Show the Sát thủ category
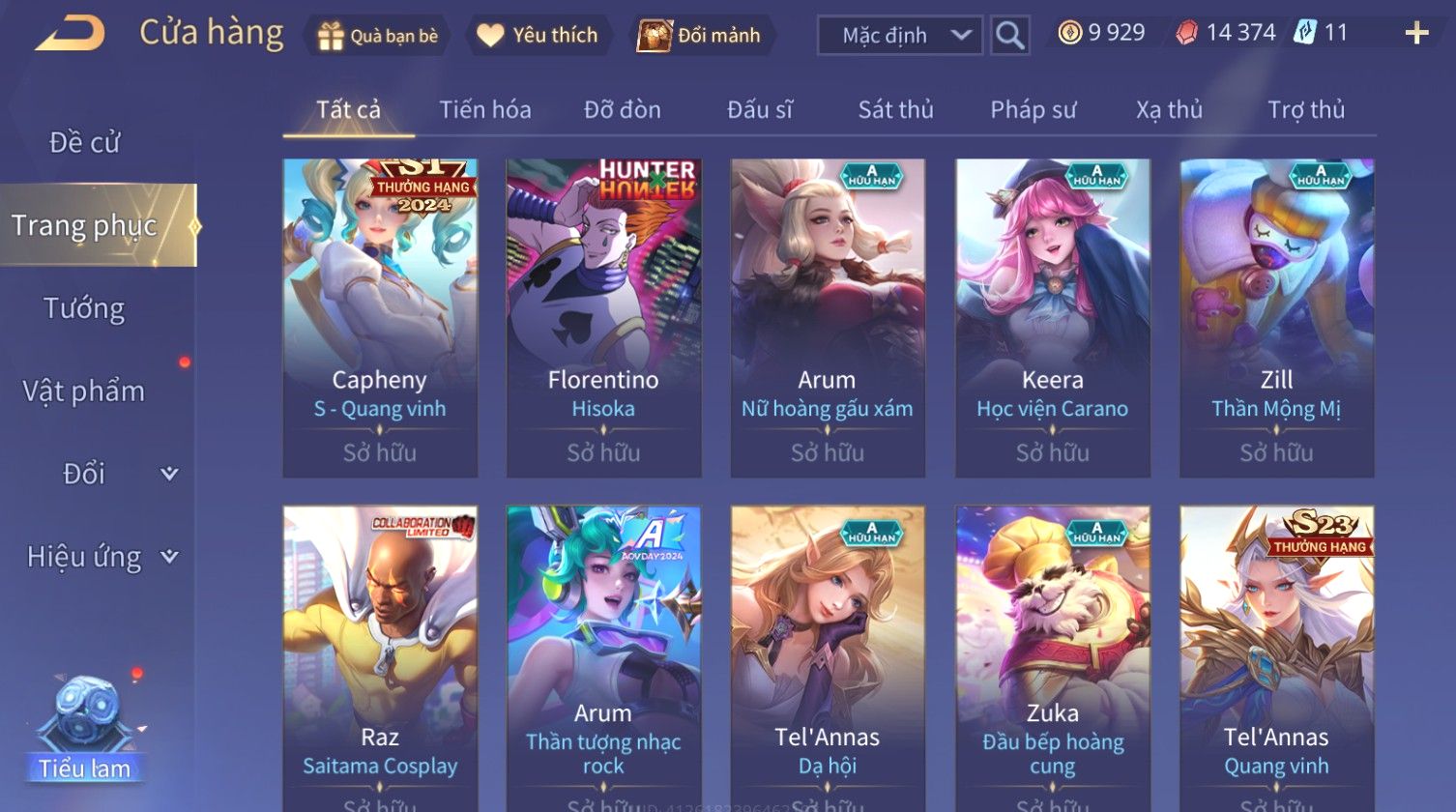1456x812 pixels. click(895, 110)
